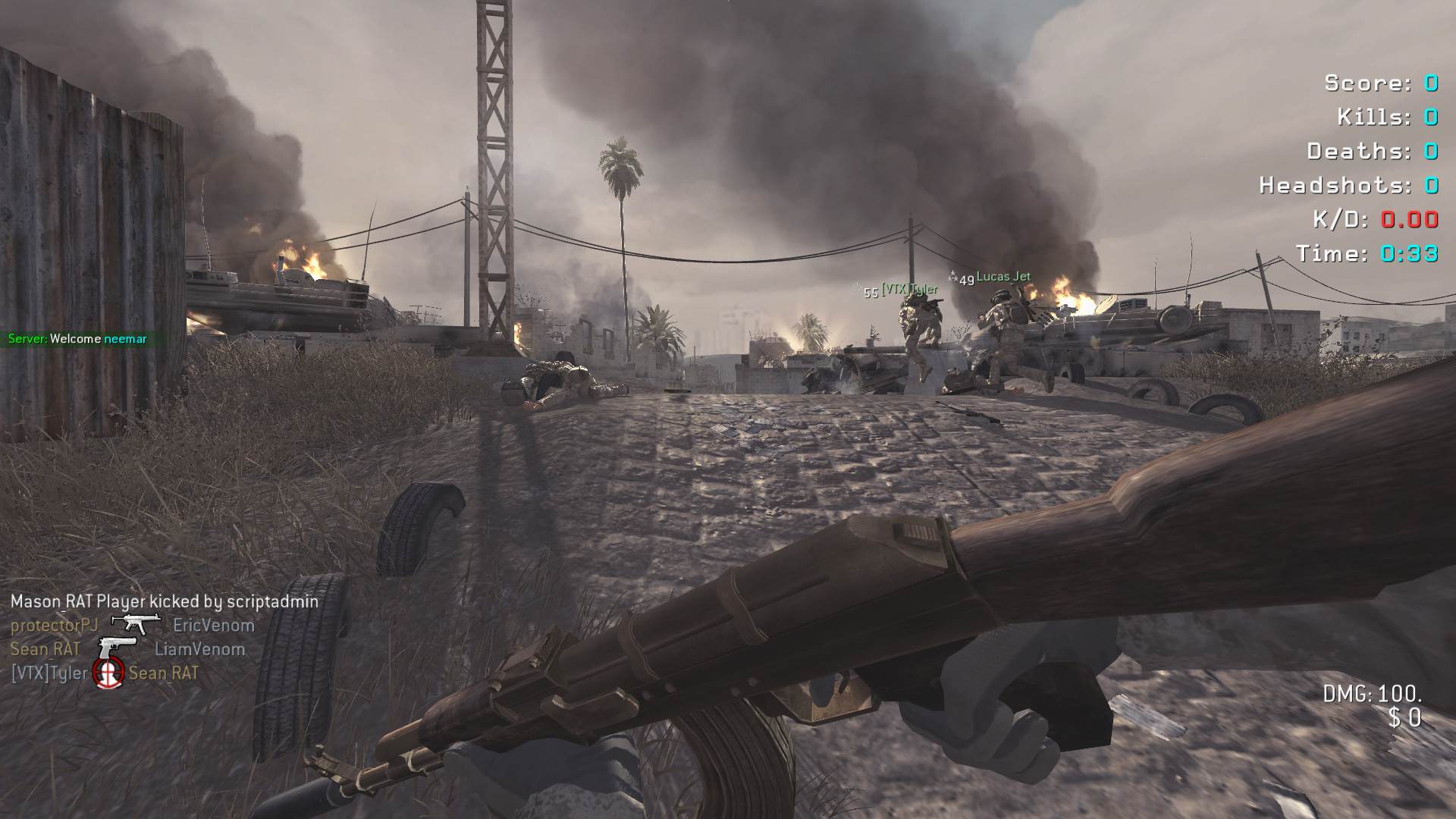This screenshot has width=1456, height=819.
Task: Click the Lucas Jet player name tag
Action: 1003,277
